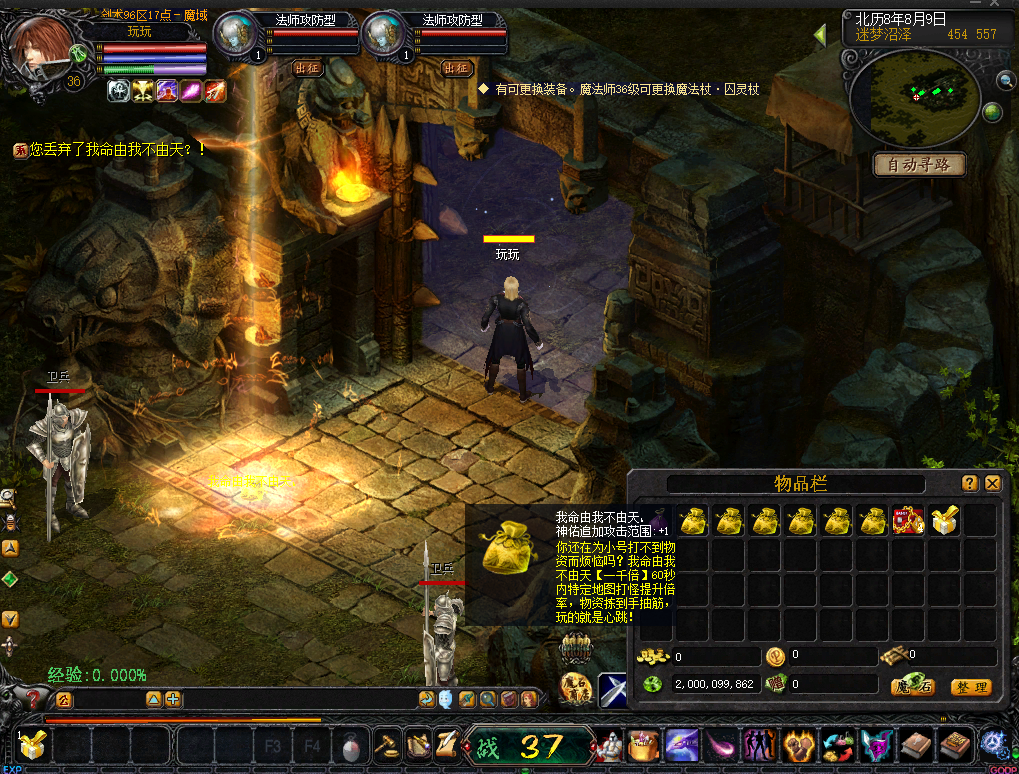Image resolution: width=1019 pixels, height=774 pixels.
Task: Close the 物品栏 inventory window
Action: 993,483
